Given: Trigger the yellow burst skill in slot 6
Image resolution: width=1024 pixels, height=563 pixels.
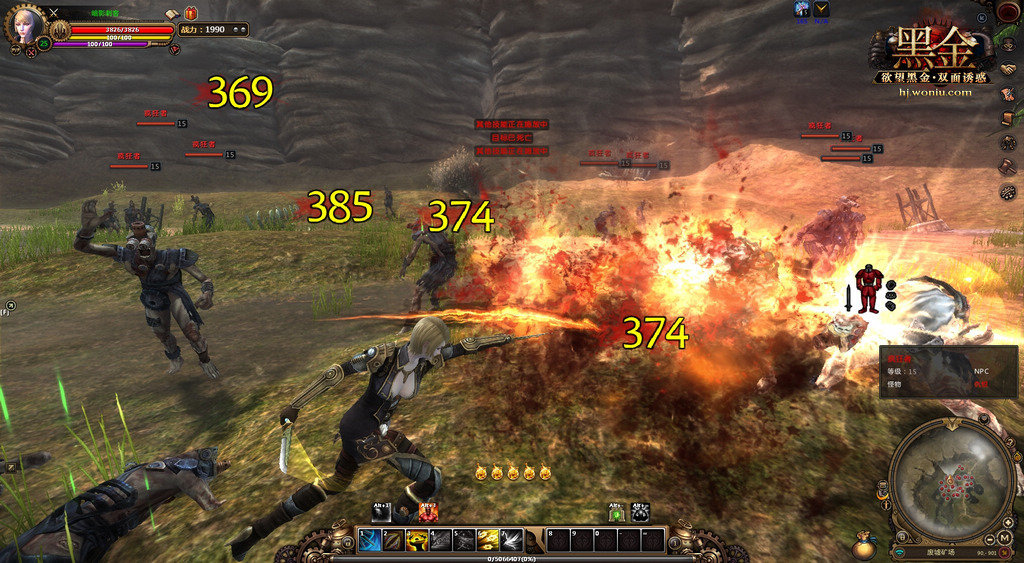Looking at the screenshot, I should [488, 540].
